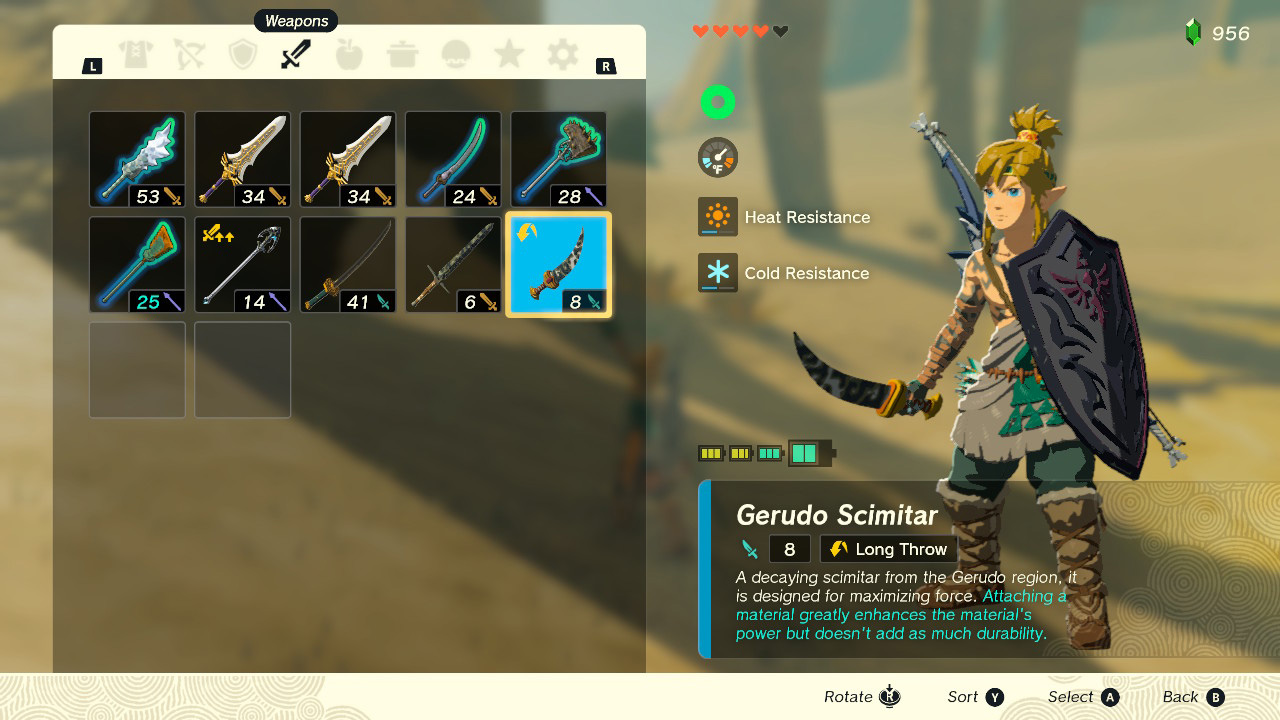The height and width of the screenshot is (720, 1280).
Task: Open the Armor tab icon
Action: (x=137, y=54)
